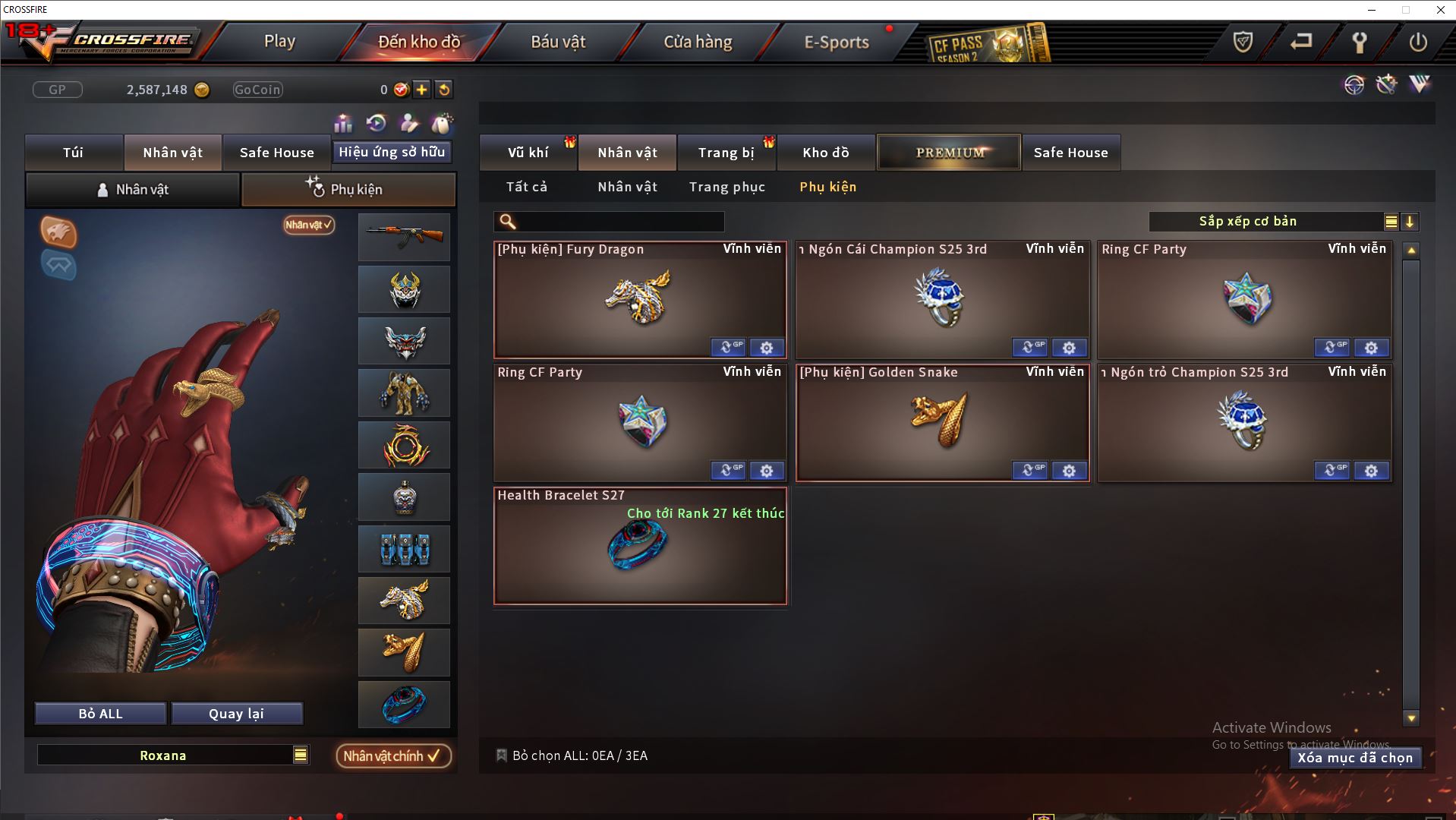Switch to the Vũ khí tab
The width and height of the screenshot is (1456, 820).
[x=528, y=153]
